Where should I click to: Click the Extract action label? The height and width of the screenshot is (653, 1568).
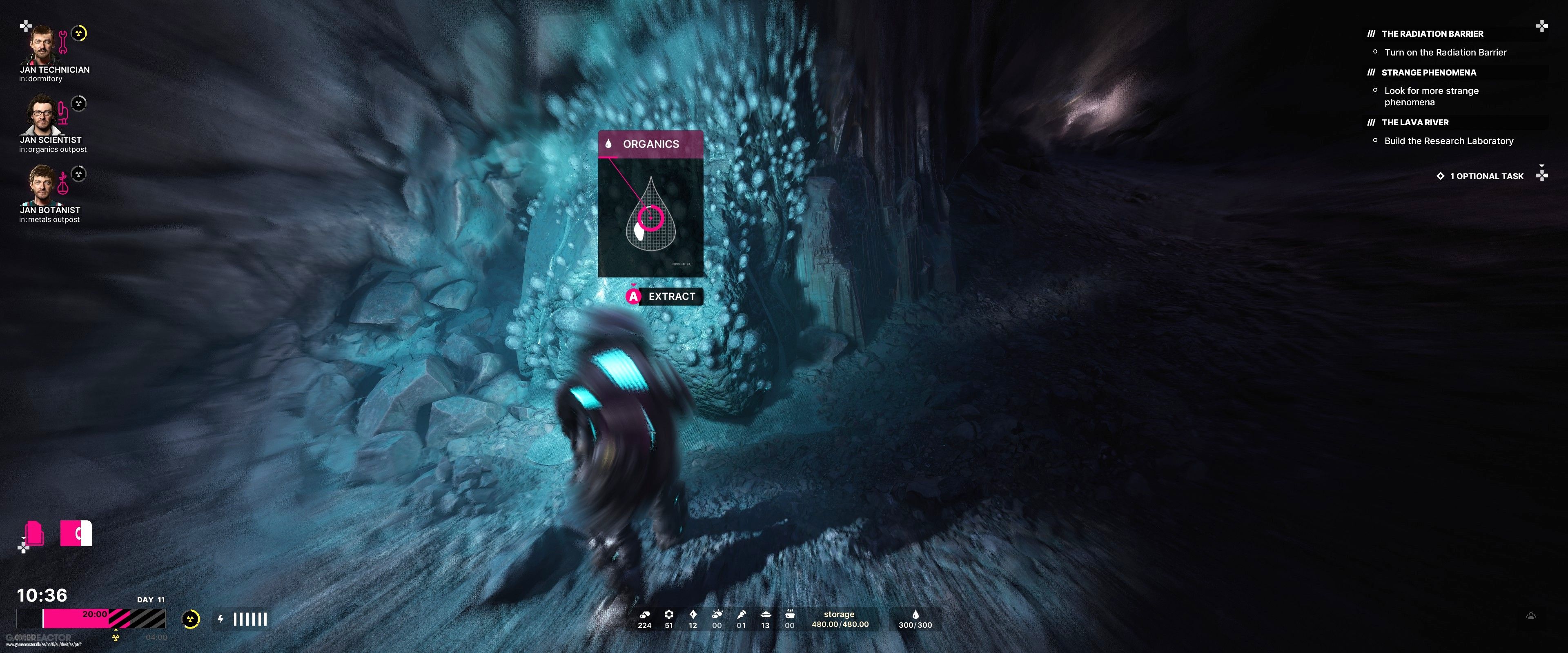(671, 296)
